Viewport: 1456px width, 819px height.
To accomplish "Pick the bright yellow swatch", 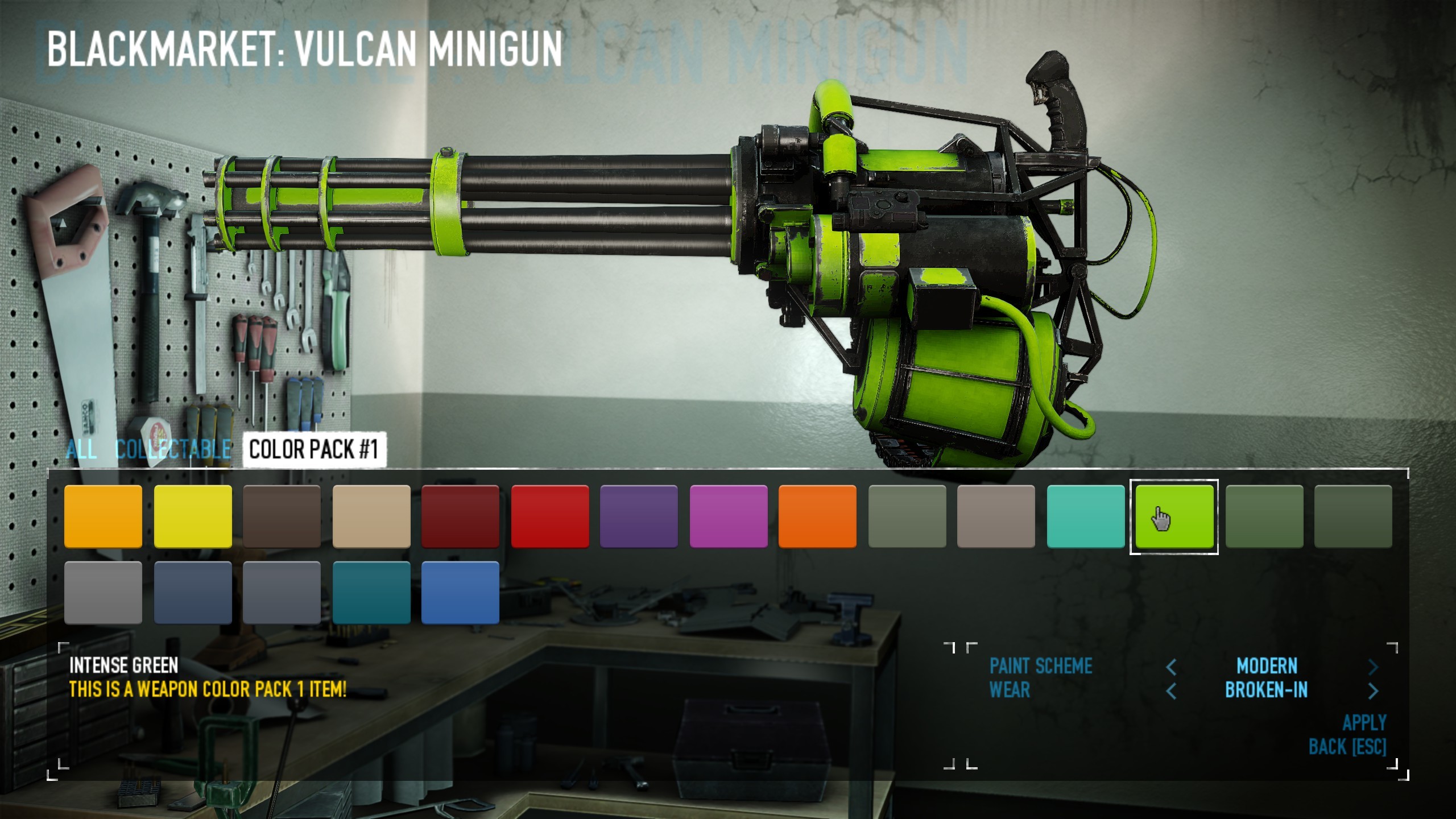I will tap(192, 516).
